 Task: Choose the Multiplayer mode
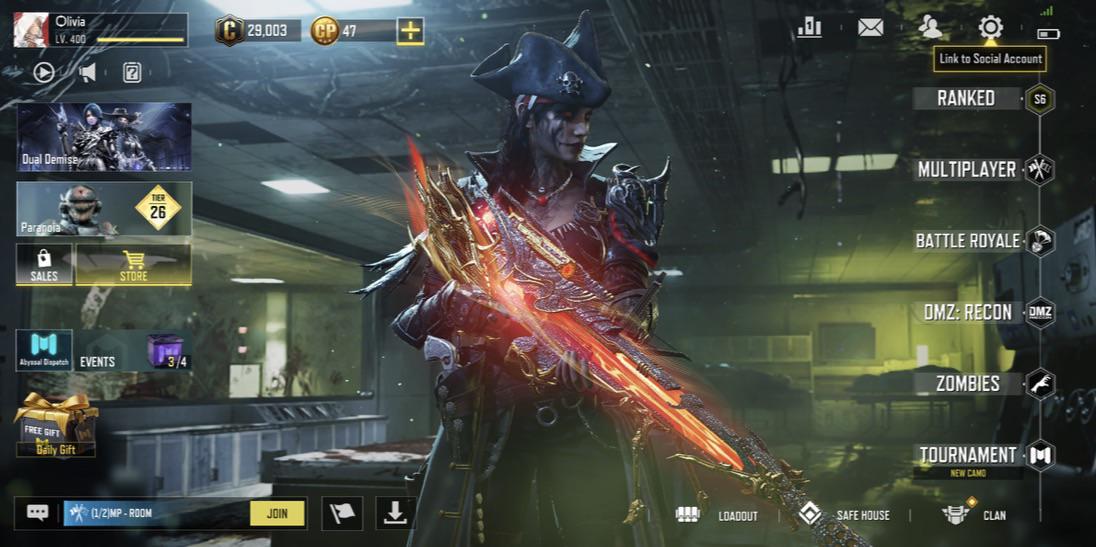(x=967, y=169)
